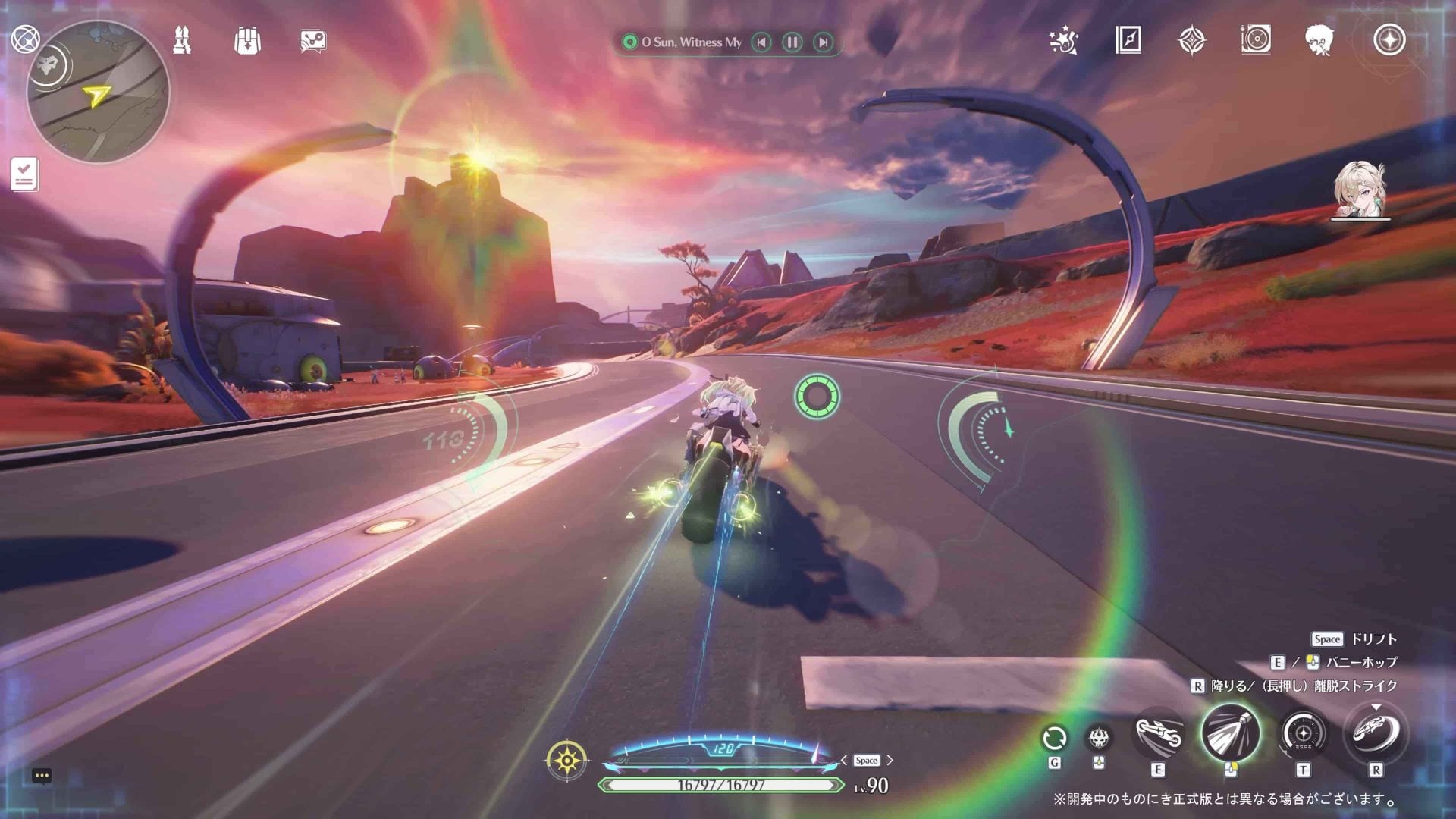Pause the song O Sun, Witness My

792,42
